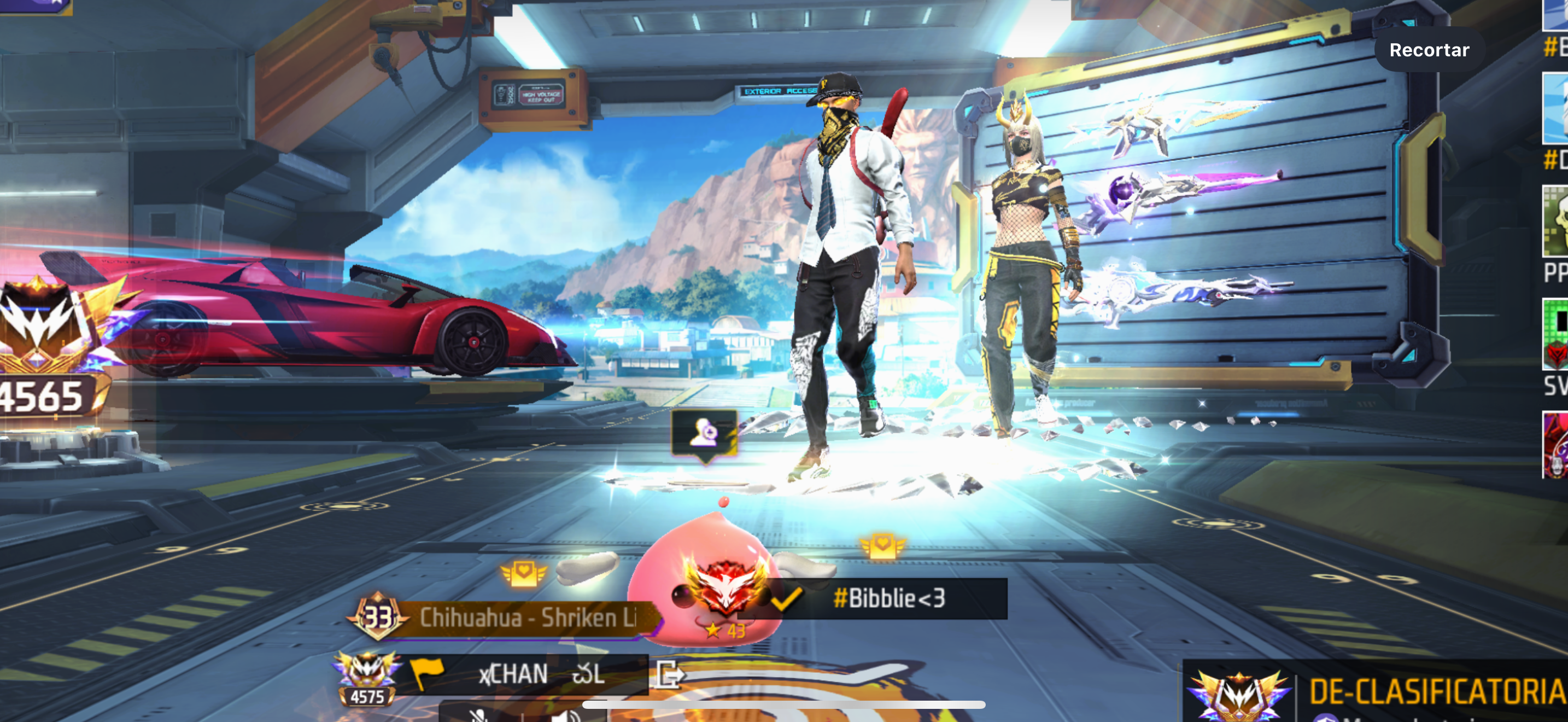Open the 4575 rank emblem by CHAN
This screenshot has height=722, width=1568.
[x=366, y=678]
